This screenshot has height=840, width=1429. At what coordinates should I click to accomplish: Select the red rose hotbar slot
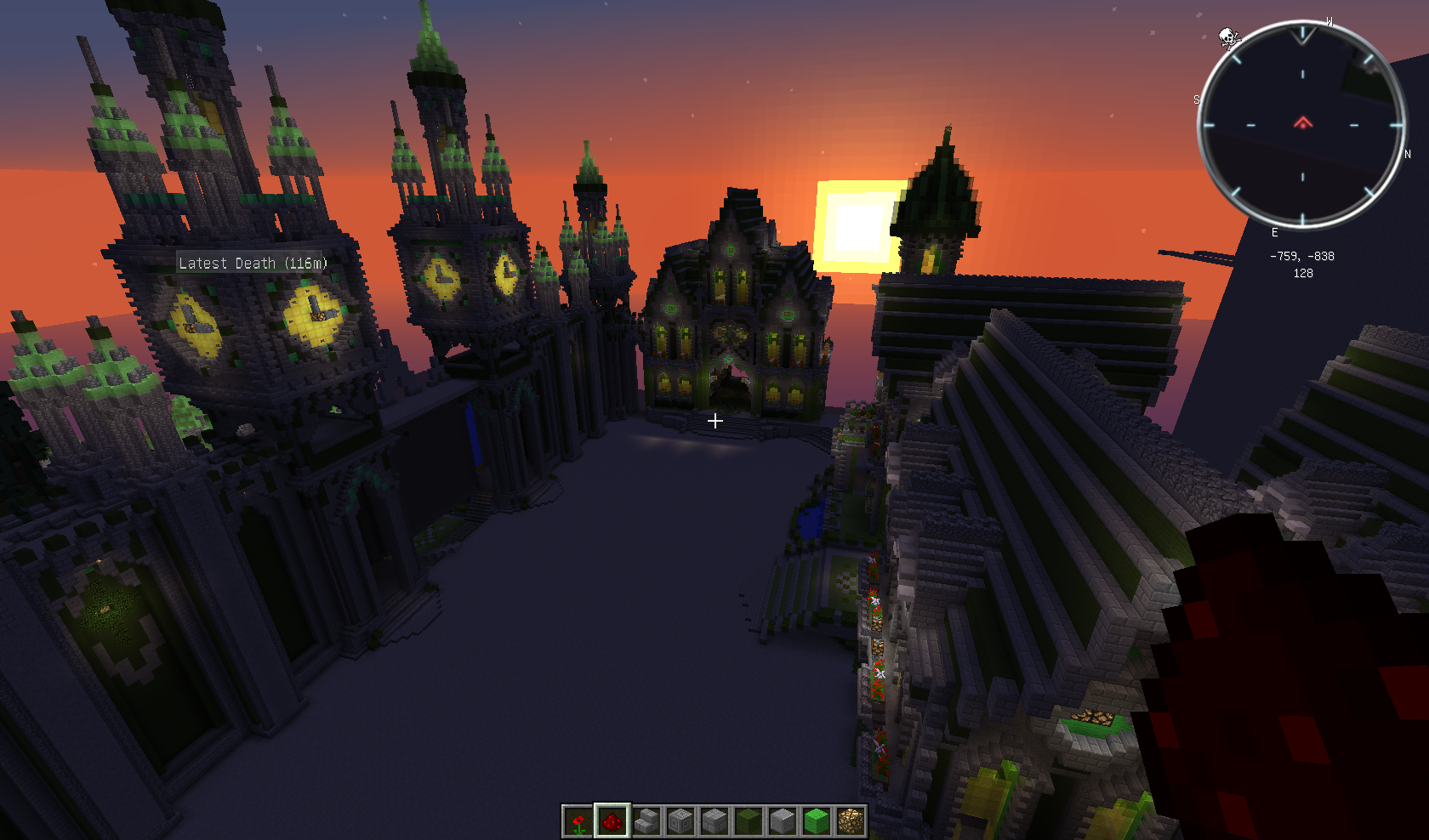pyautogui.click(x=578, y=821)
